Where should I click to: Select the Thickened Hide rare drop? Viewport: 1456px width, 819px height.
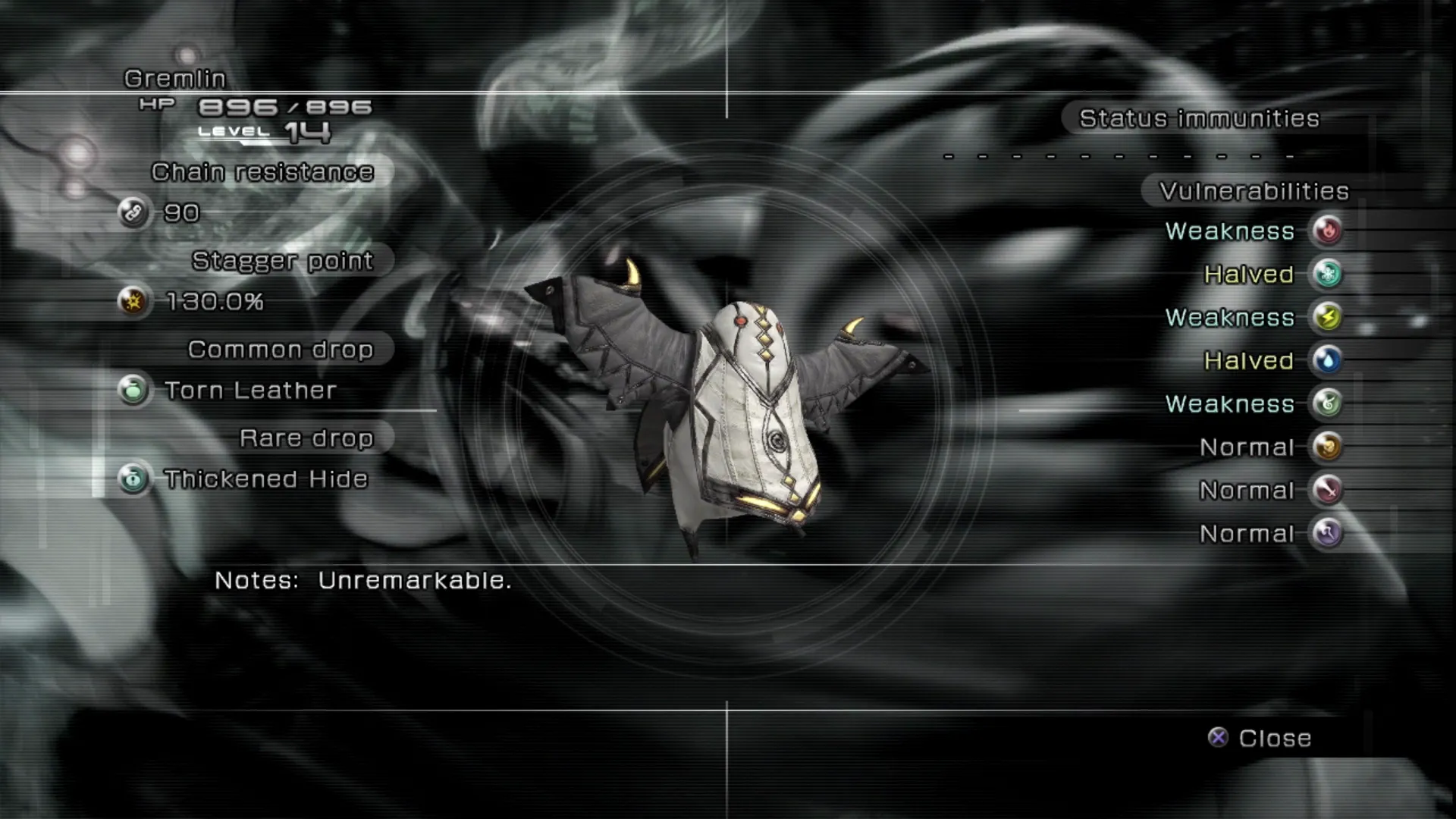265,479
